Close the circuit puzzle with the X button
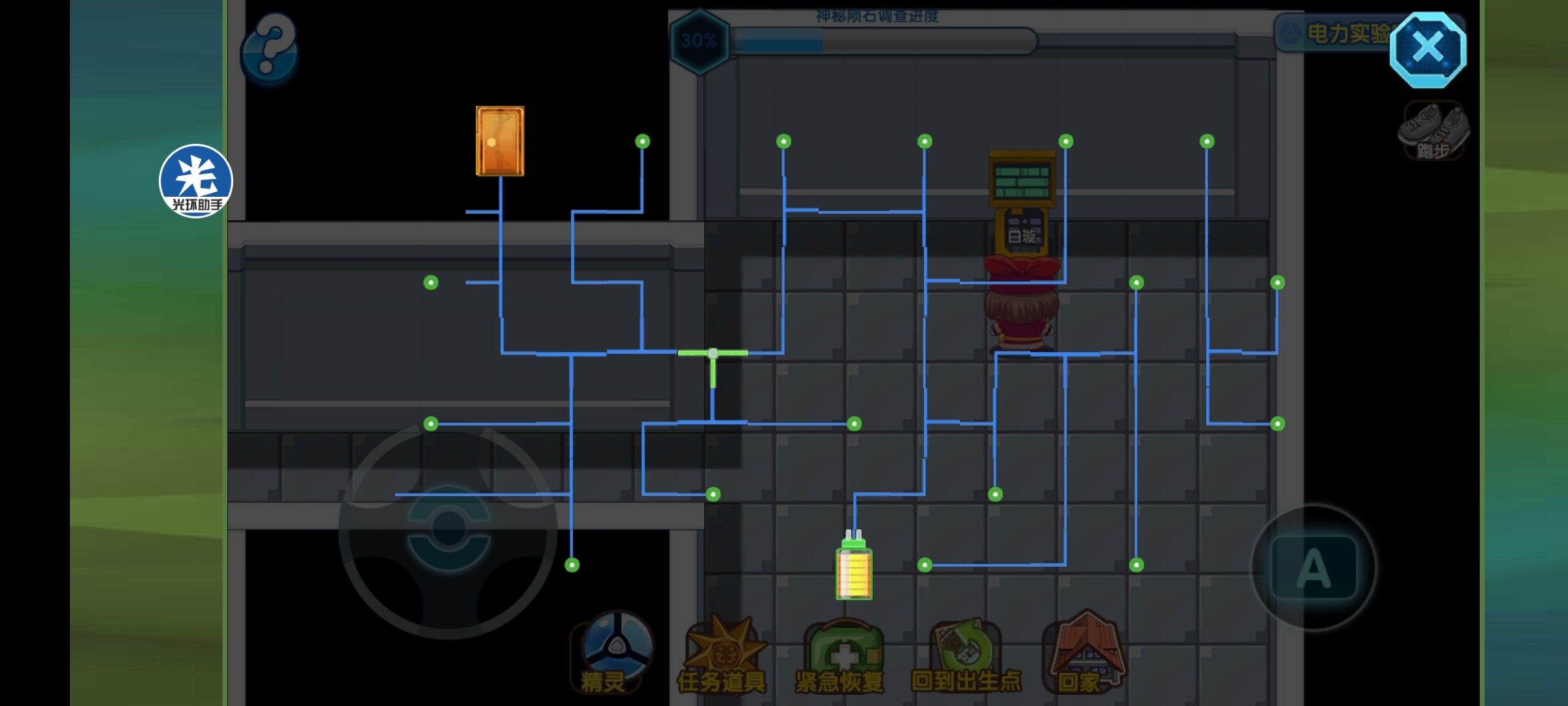 1428,49
